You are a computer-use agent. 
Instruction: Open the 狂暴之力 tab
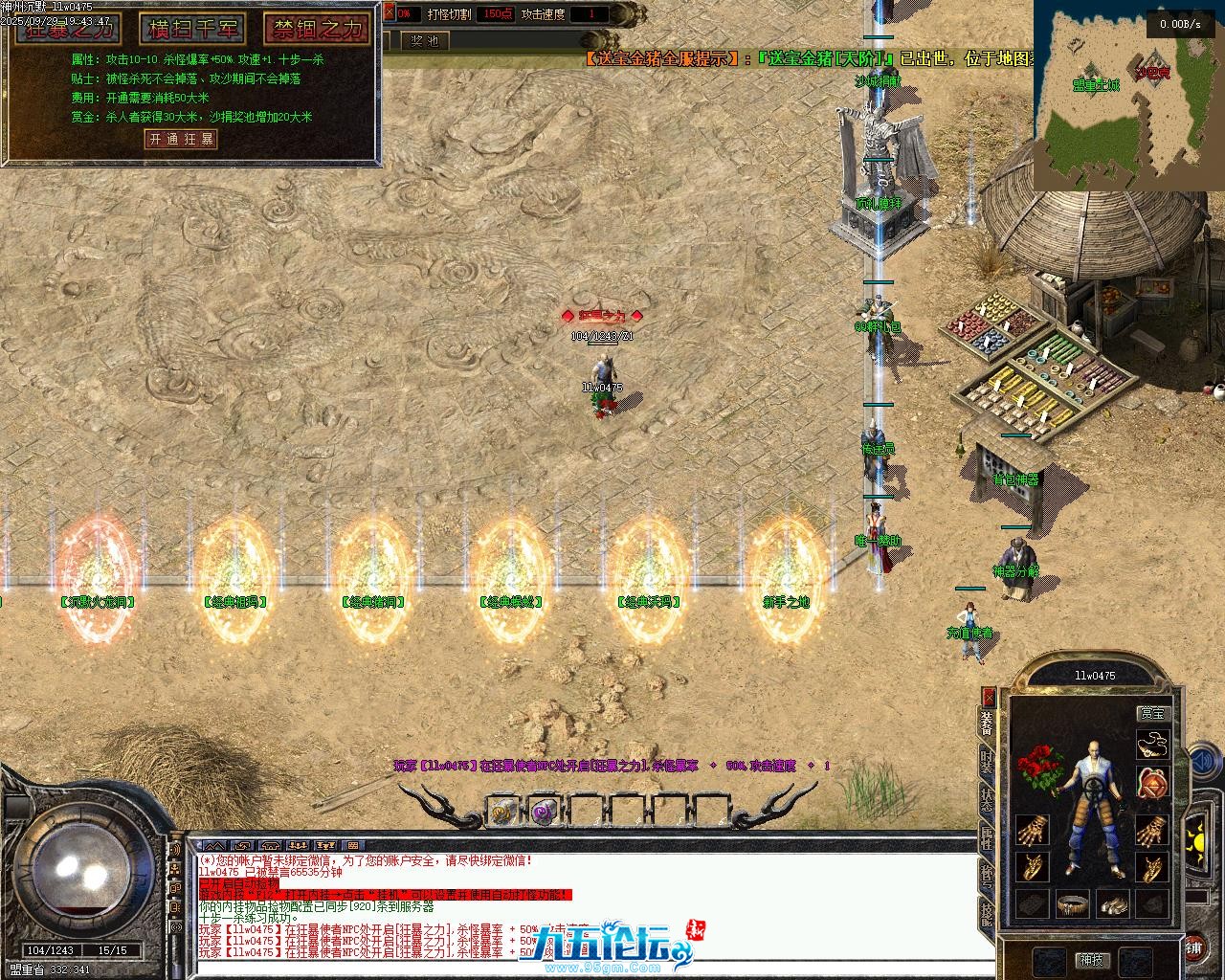coord(69,29)
